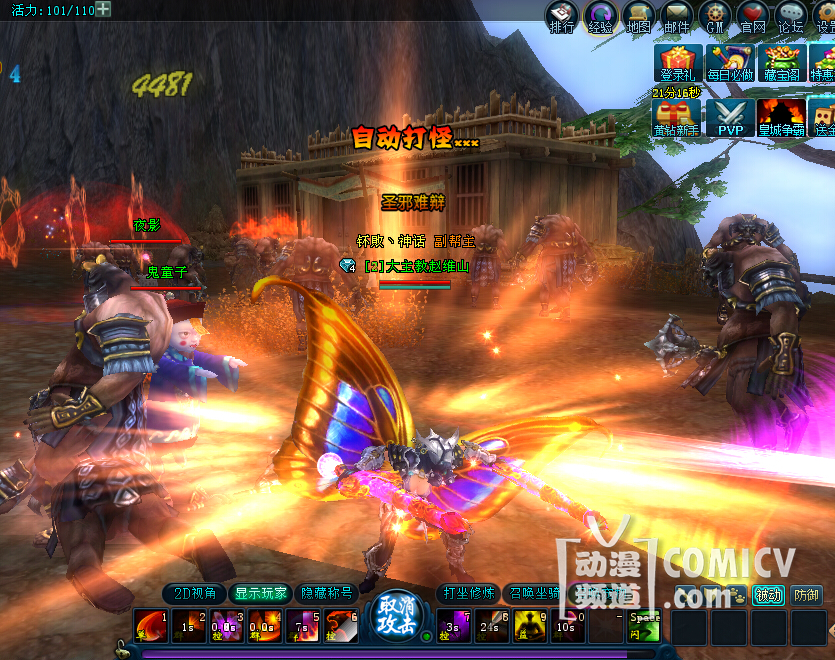This screenshot has width=835, height=660.
Task: Open the 论坛 forum chat bubble
Action: tap(791, 16)
